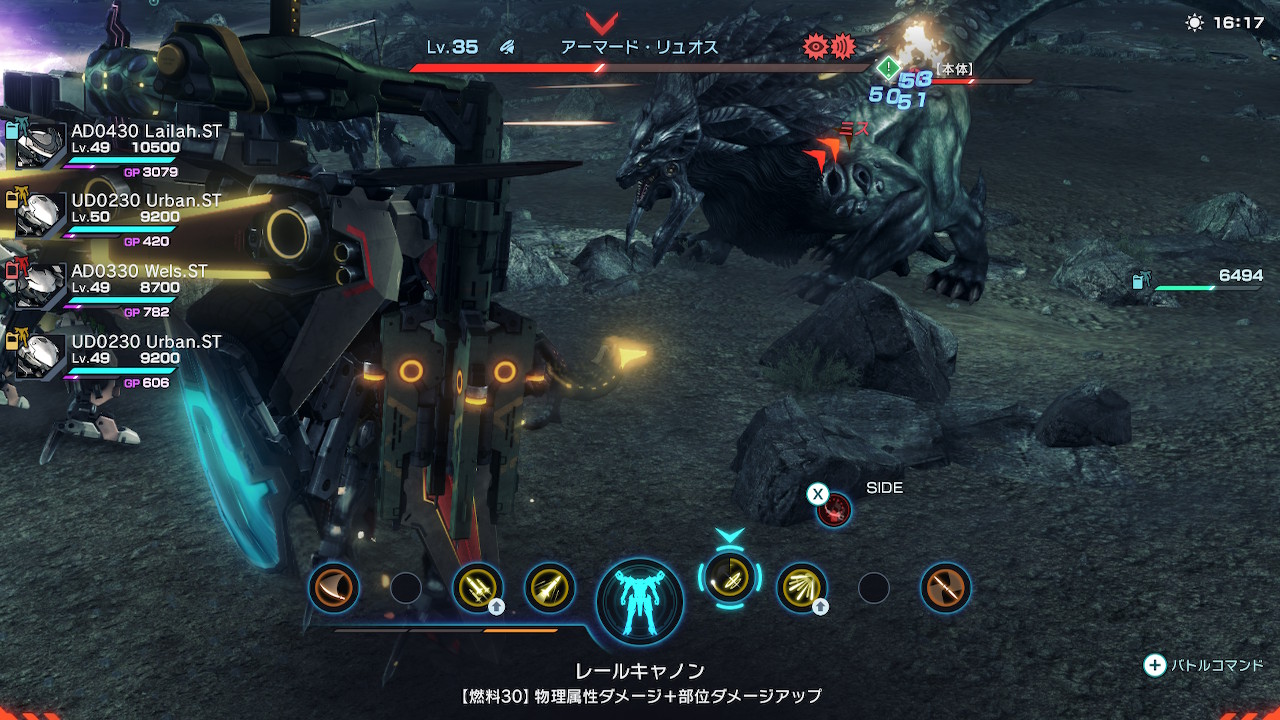Fire the triple missile art
The height and width of the screenshot is (720, 1280).
point(478,587)
